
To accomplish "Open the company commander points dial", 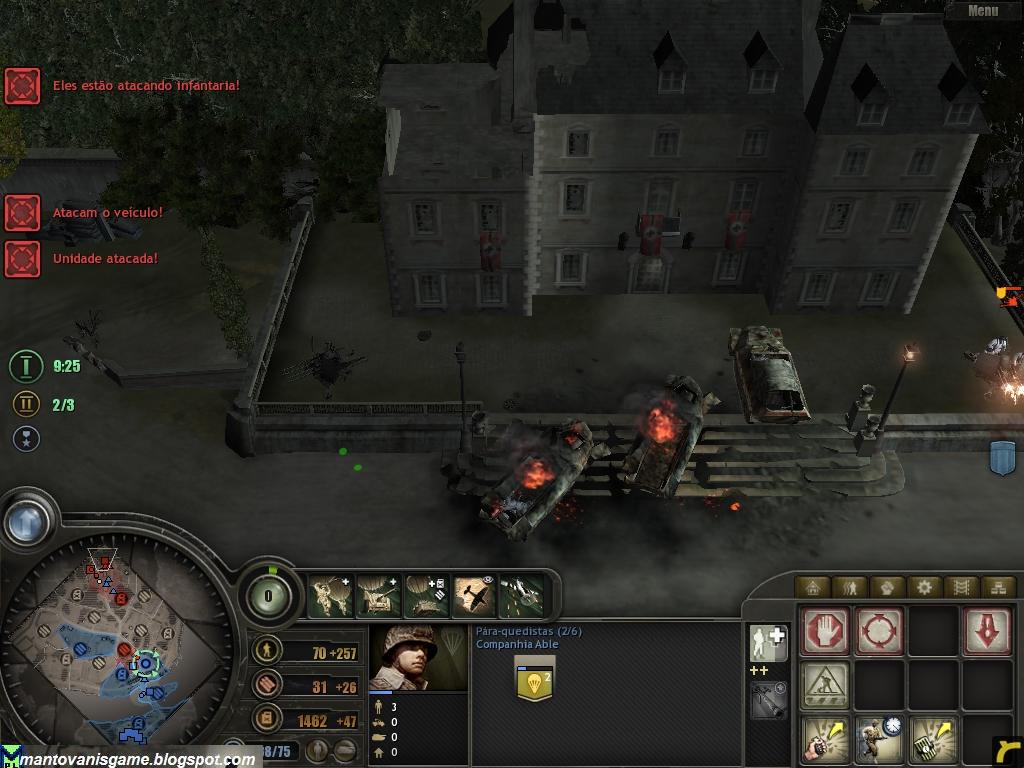I will coord(269,597).
